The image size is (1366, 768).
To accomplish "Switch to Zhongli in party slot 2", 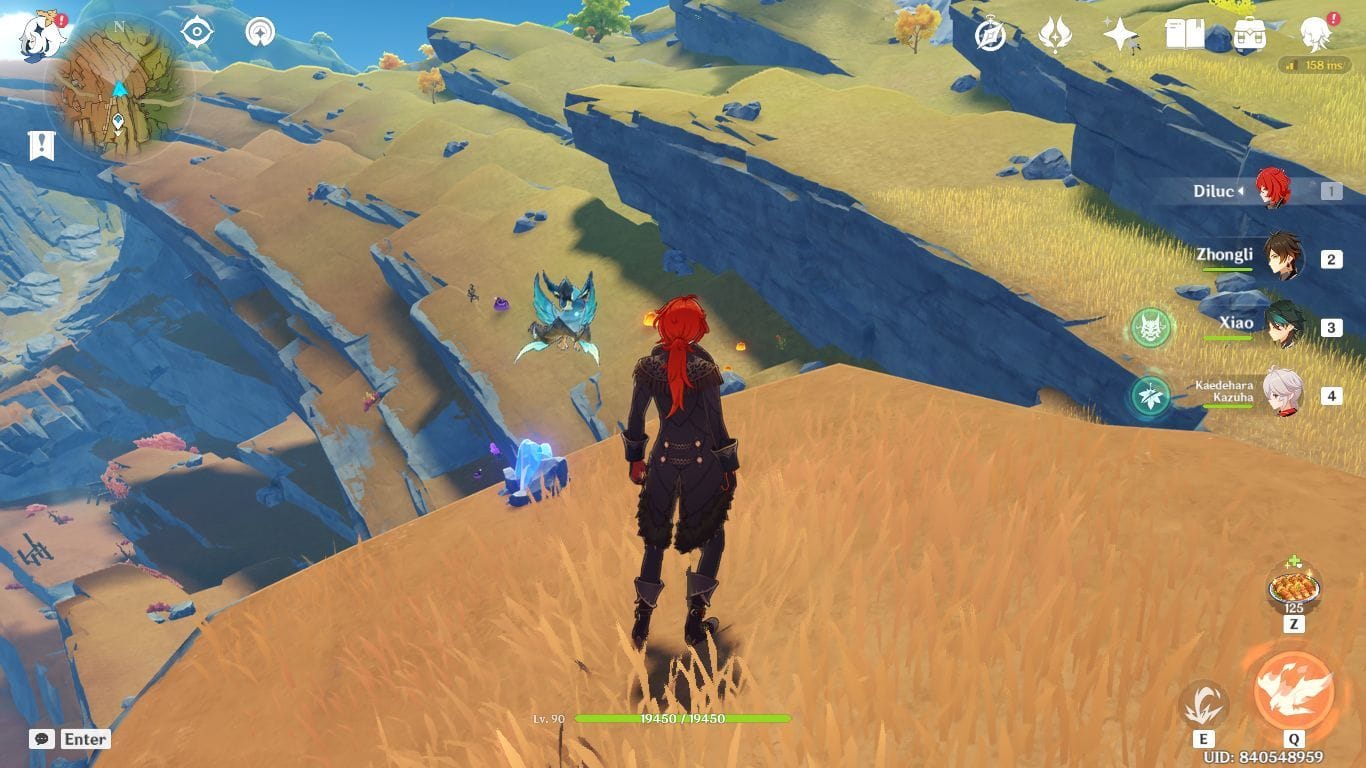I will click(x=1284, y=255).
